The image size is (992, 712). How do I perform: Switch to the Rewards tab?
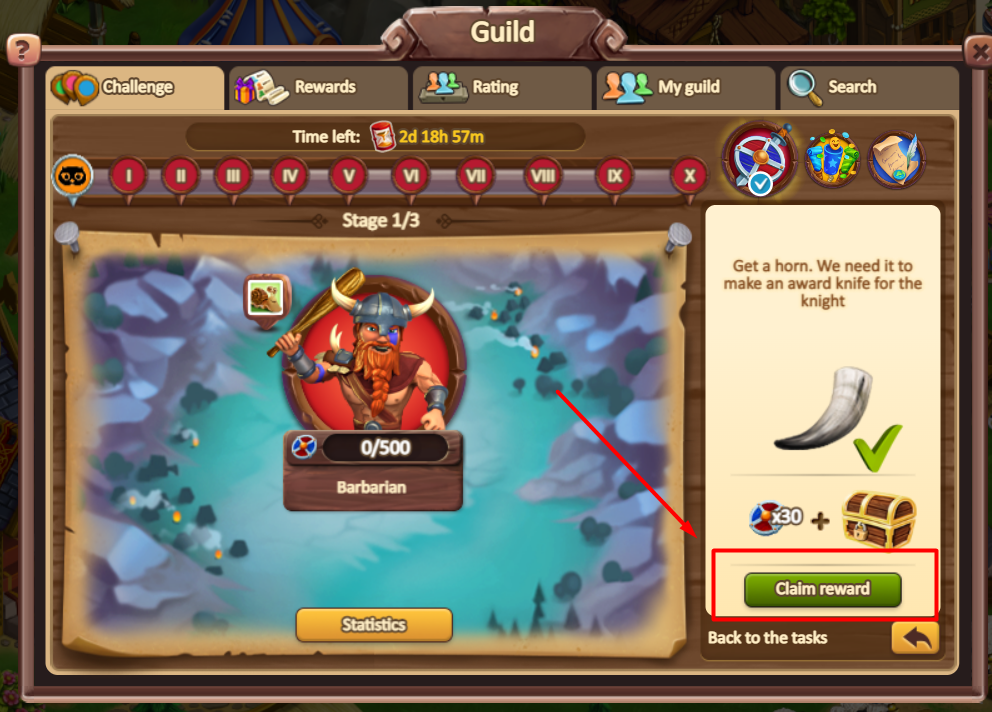(x=316, y=88)
